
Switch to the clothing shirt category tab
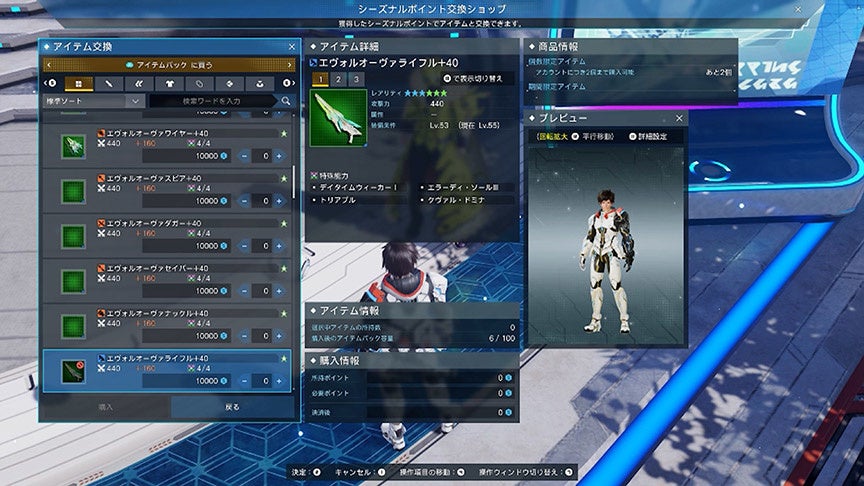169,83
